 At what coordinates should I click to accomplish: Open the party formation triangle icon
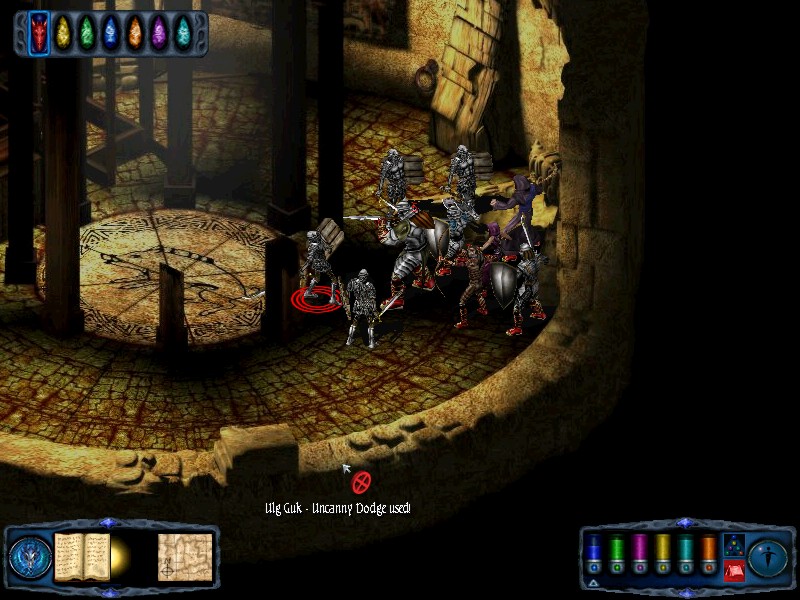(x=733, y=547)
